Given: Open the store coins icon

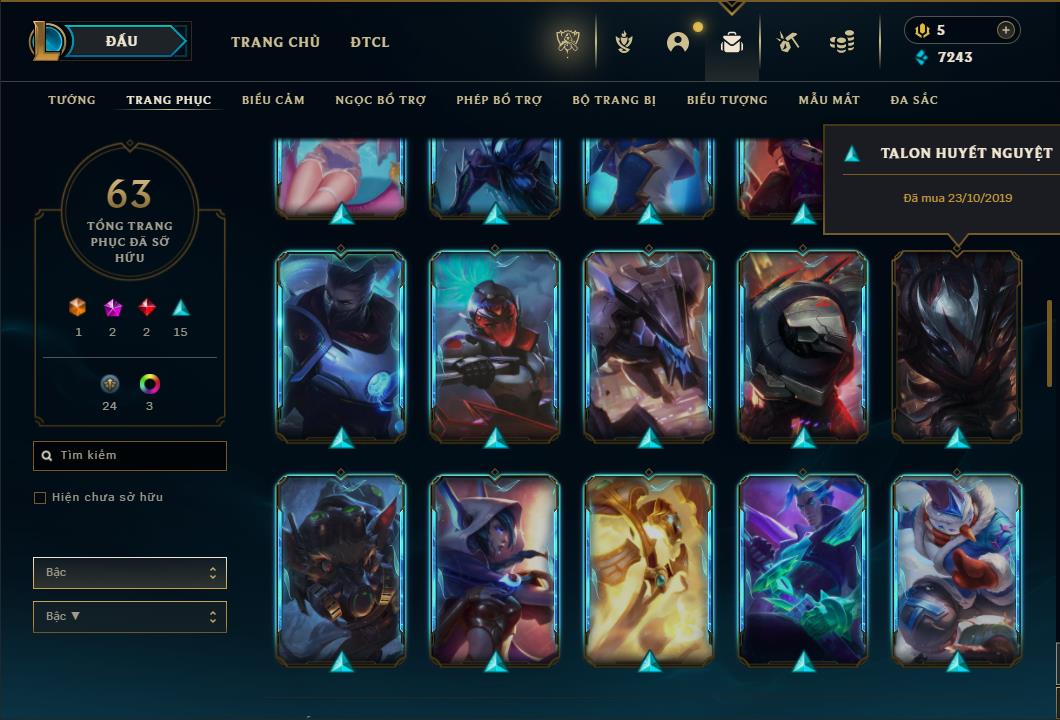Looking at the screenshot, I should 842,43.
